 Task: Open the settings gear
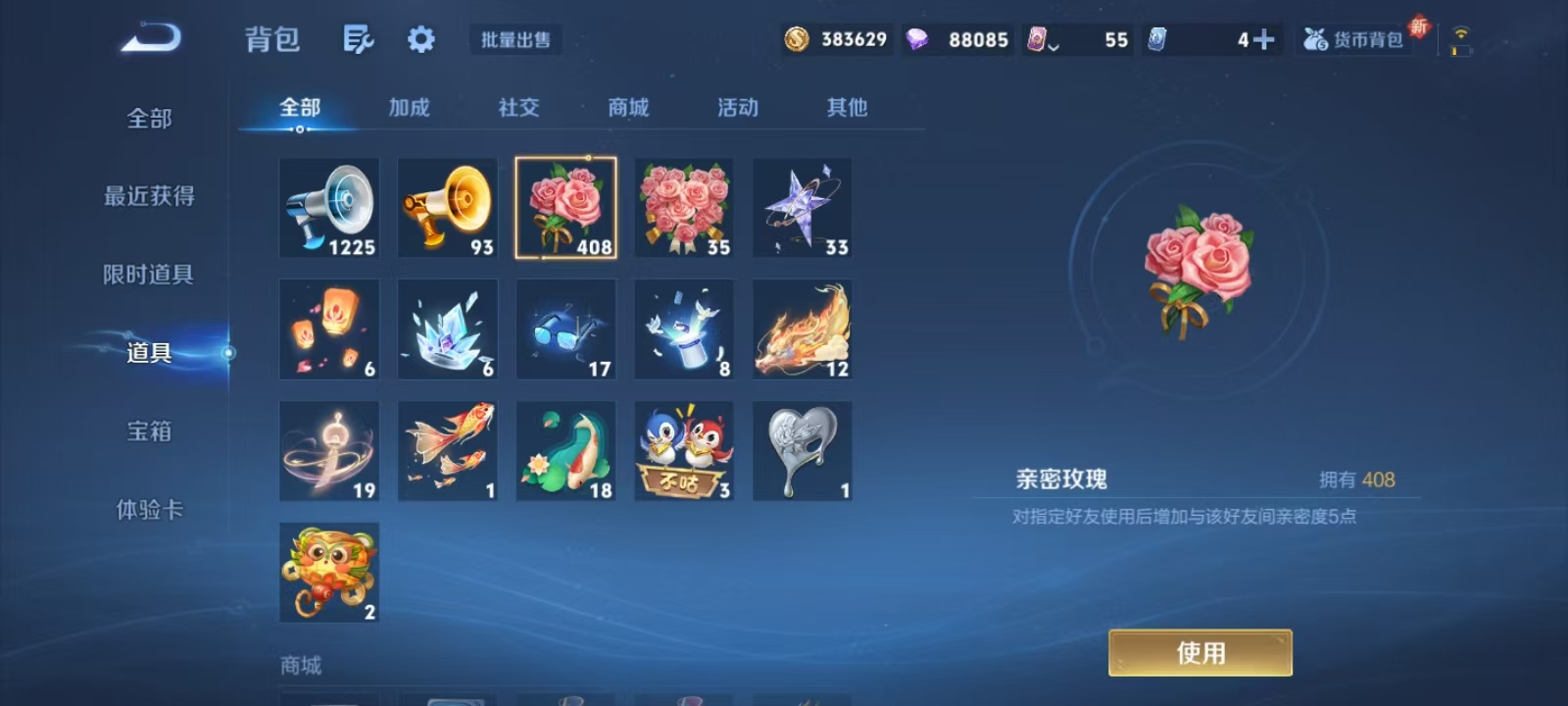click(420, 39)
